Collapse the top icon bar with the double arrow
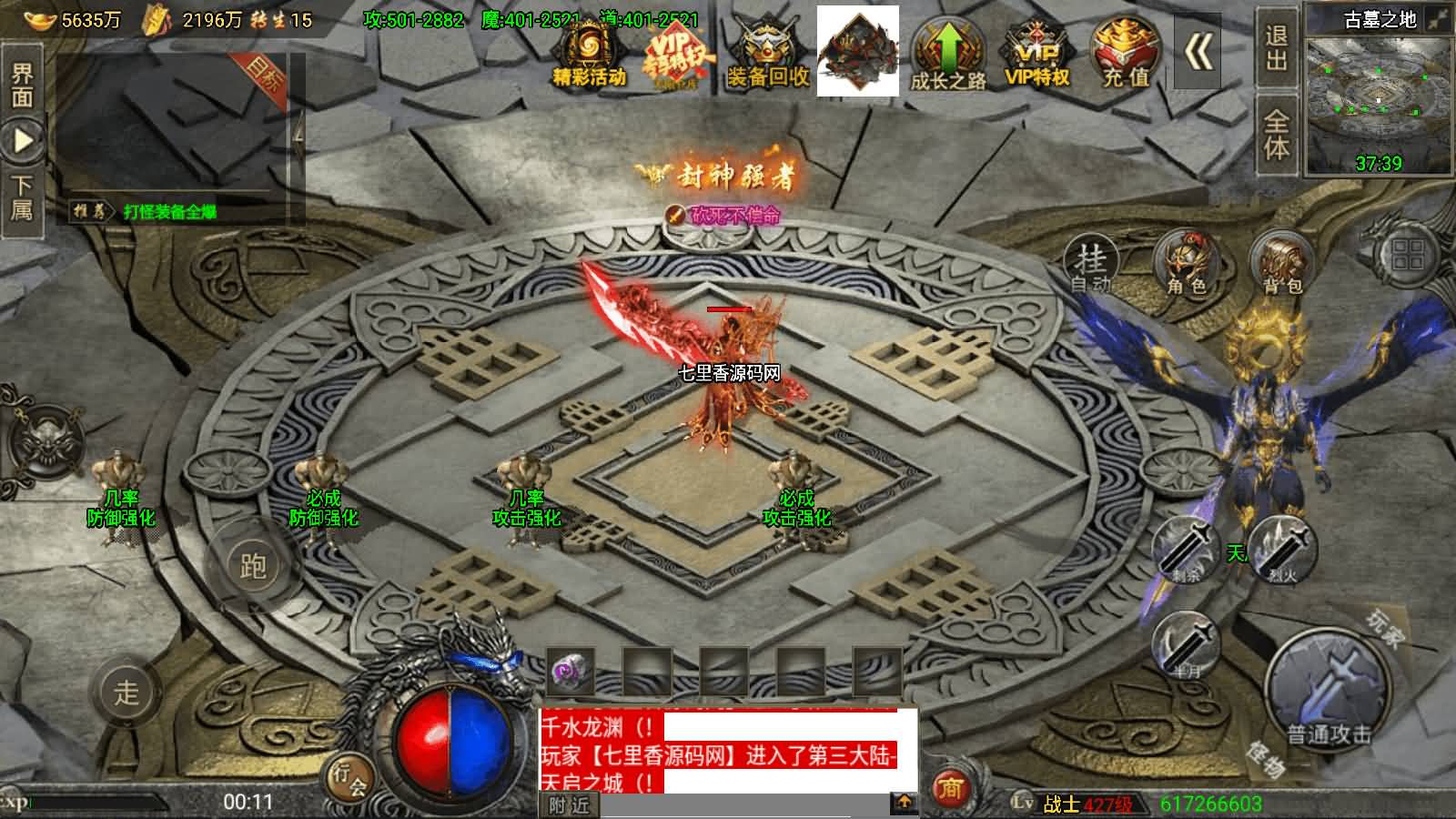 (x=1198, y=53)
